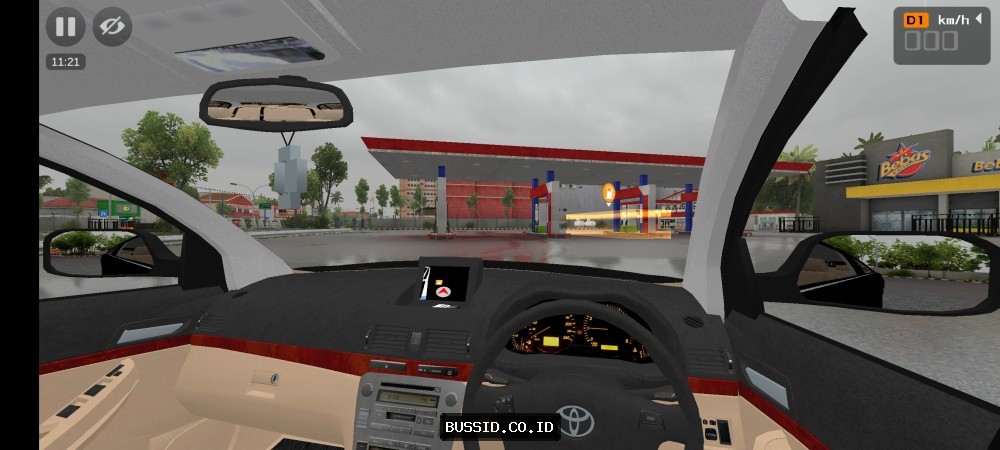Pause the game
The height and width of the screenshot is (450, 1000).
tap(65, 27)
